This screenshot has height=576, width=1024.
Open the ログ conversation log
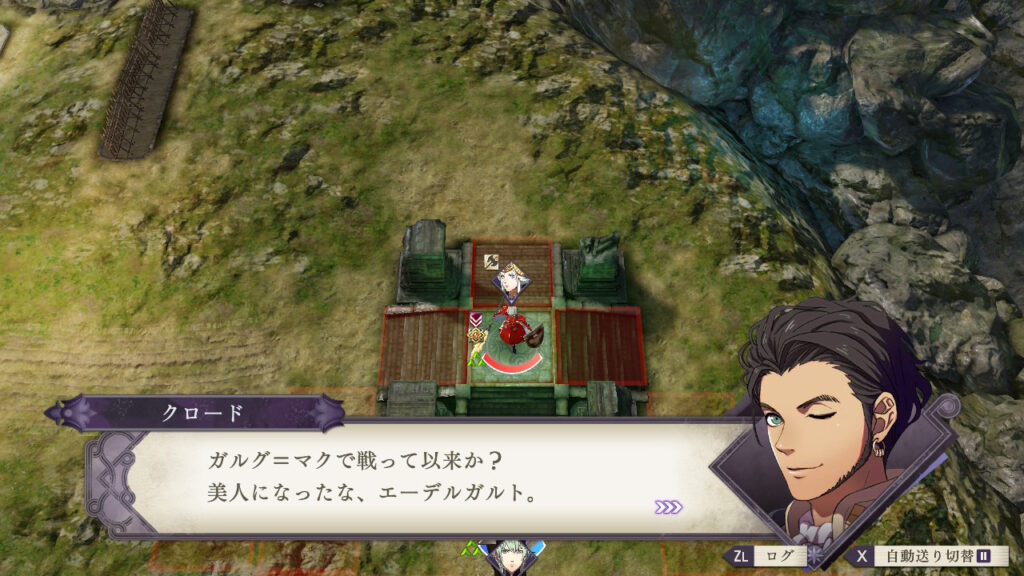click(x=768, y=556)
